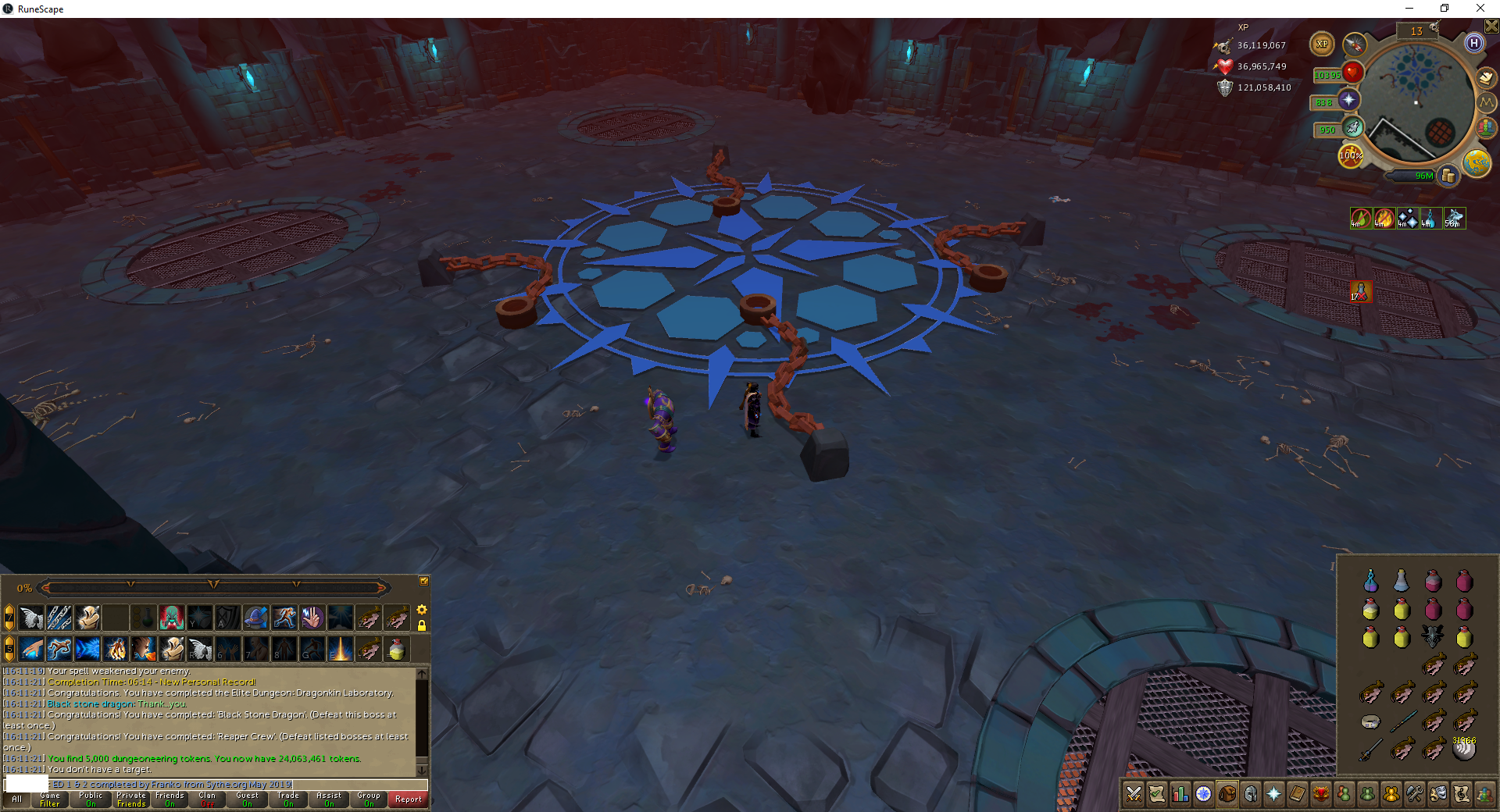Expand the chat window settings checkbox

(x=425, y=581)
